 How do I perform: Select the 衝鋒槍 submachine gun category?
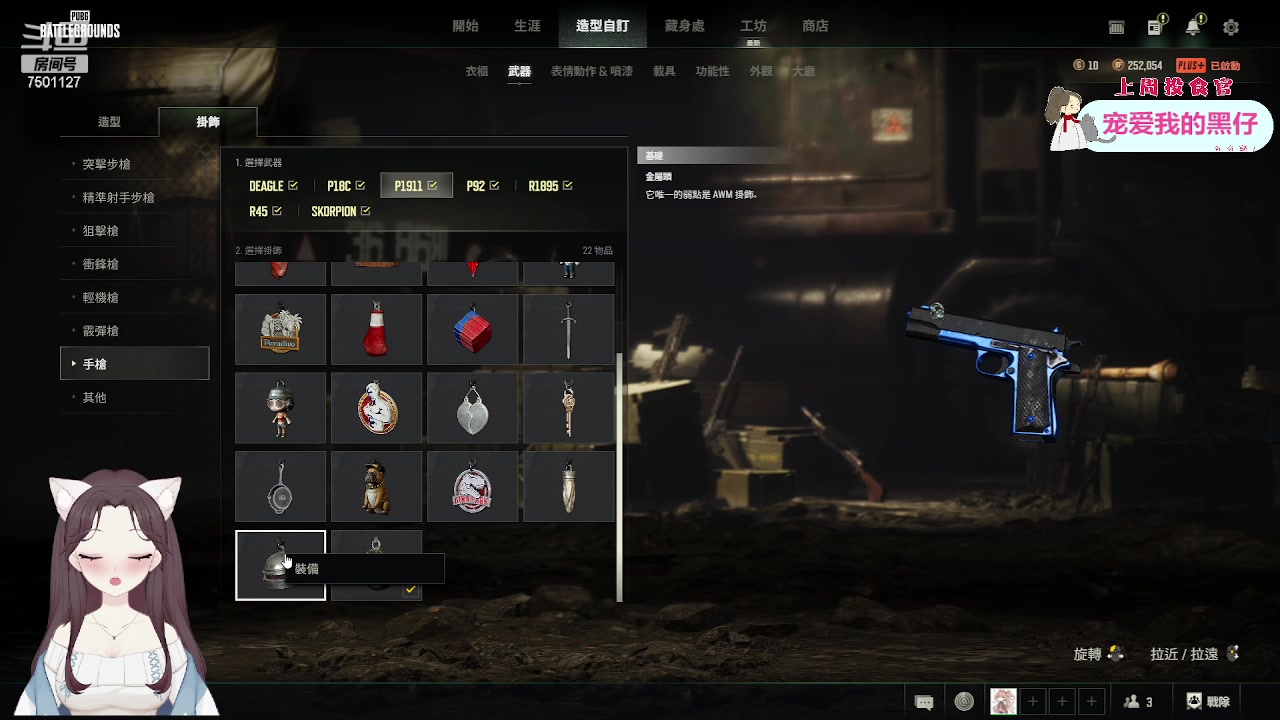(x=101, y=264)
